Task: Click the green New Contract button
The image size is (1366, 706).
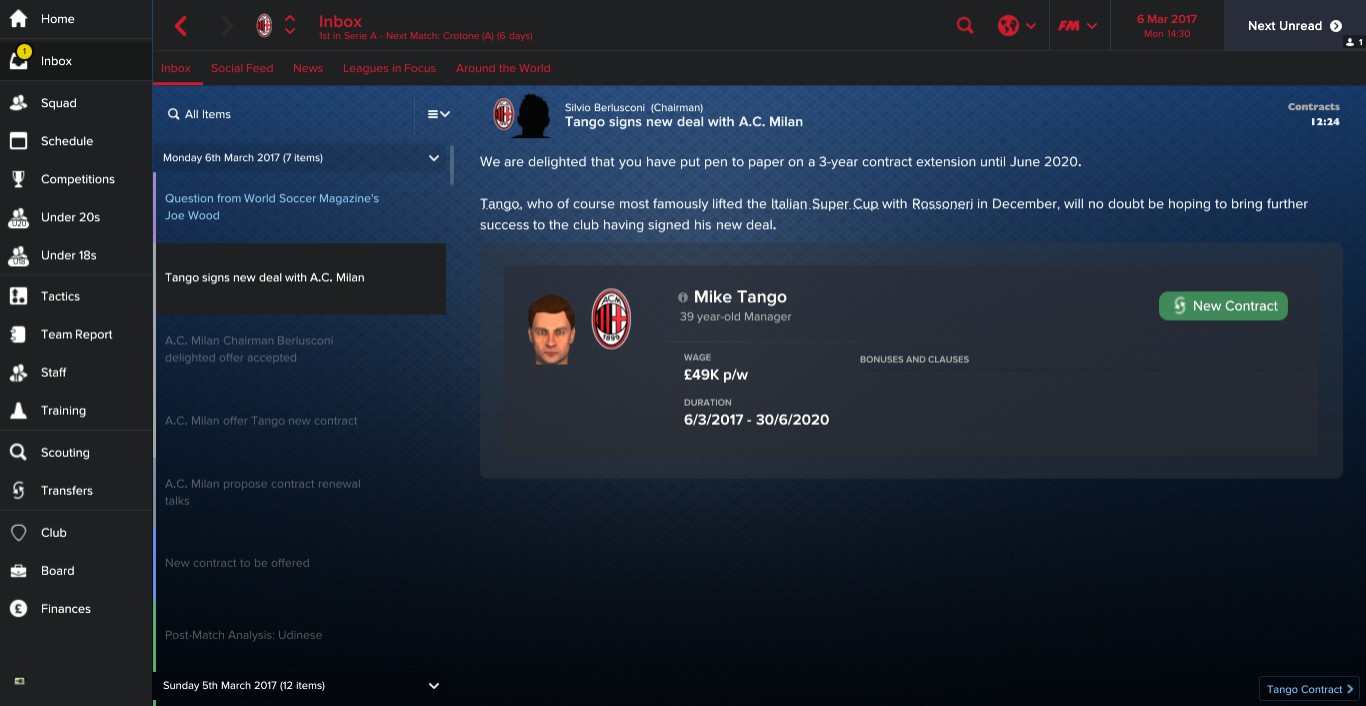Action: click(x=1223, y=306)
